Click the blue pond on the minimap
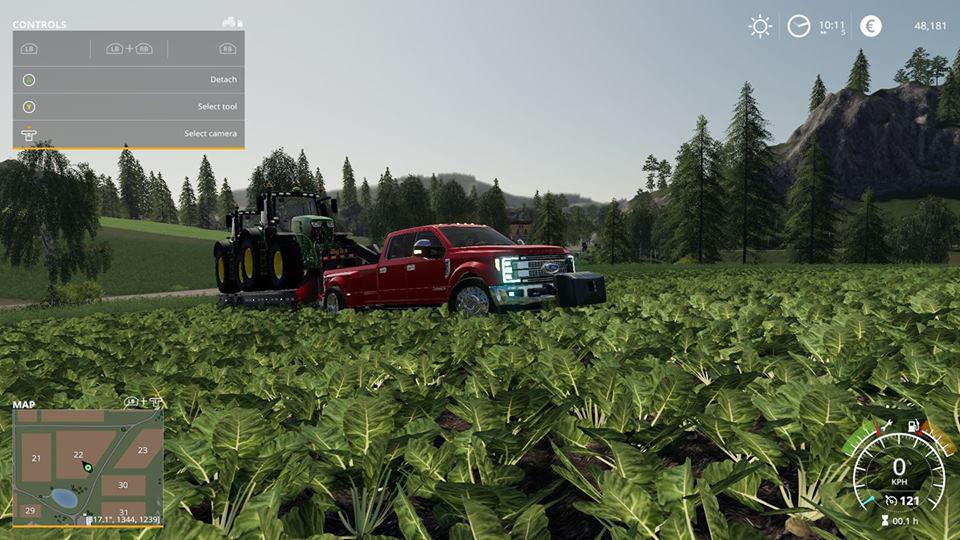 pos(64,497)
